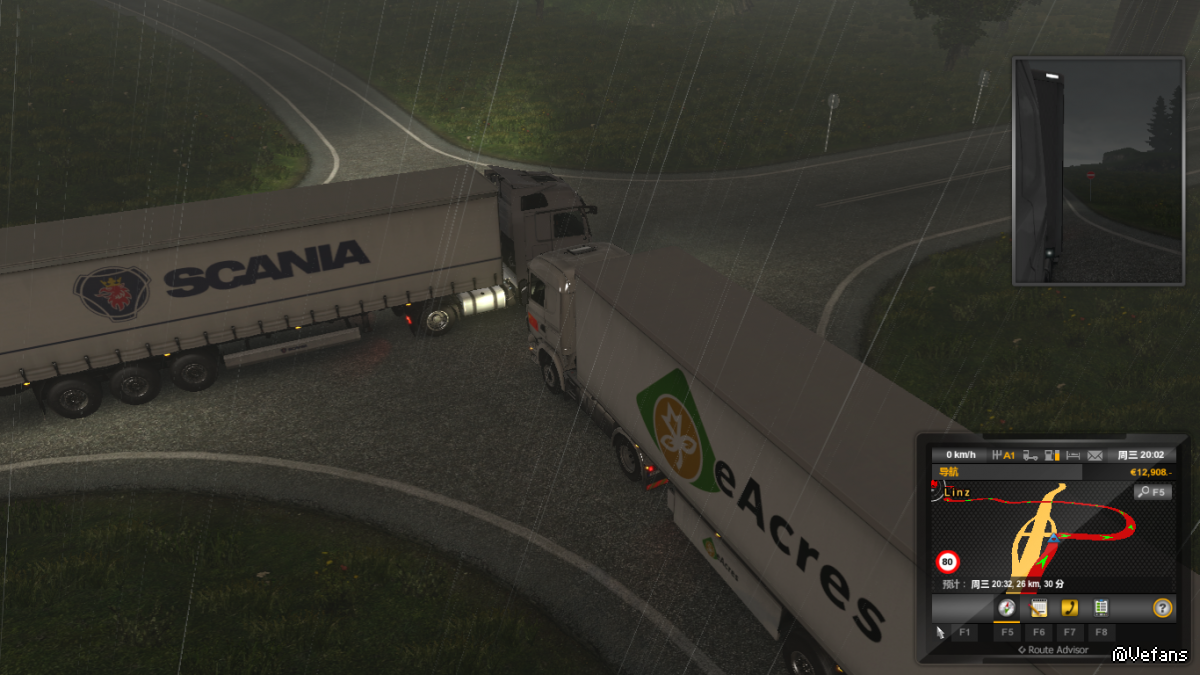Show the truck info checklist tab

1101,607
